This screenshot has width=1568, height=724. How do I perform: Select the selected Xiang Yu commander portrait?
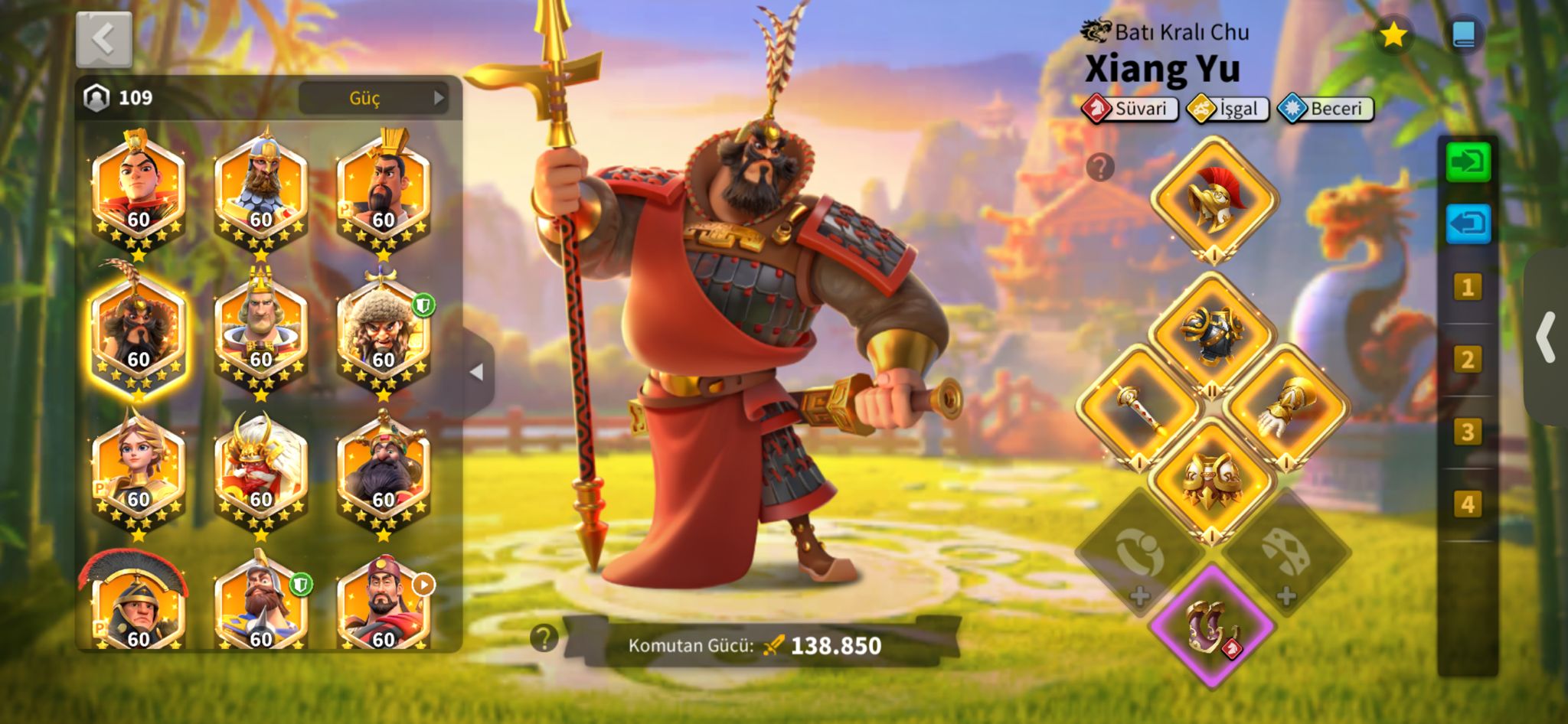138,331
